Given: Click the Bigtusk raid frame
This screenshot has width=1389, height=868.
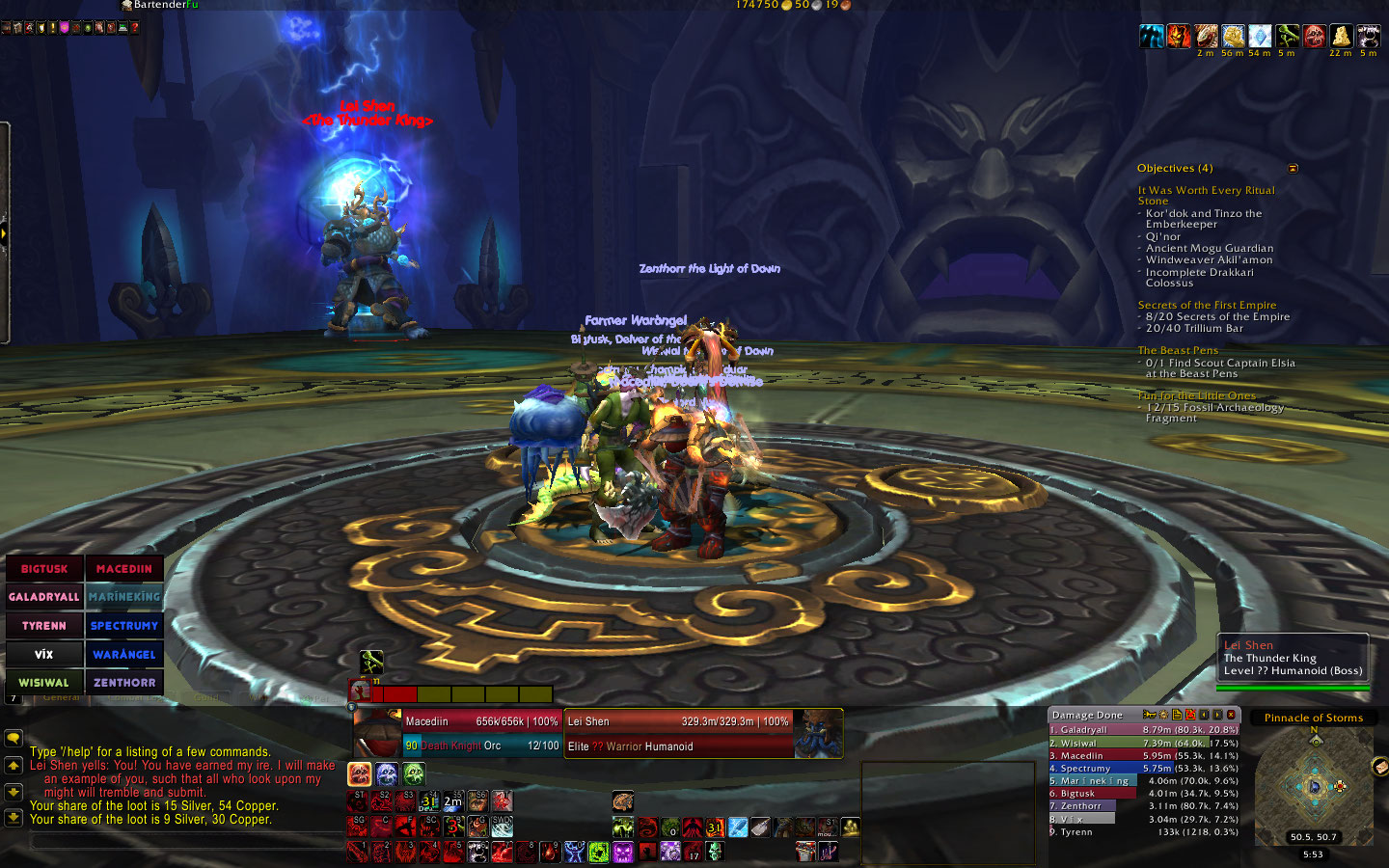Looking at the screenshot, I should [44, 569].
